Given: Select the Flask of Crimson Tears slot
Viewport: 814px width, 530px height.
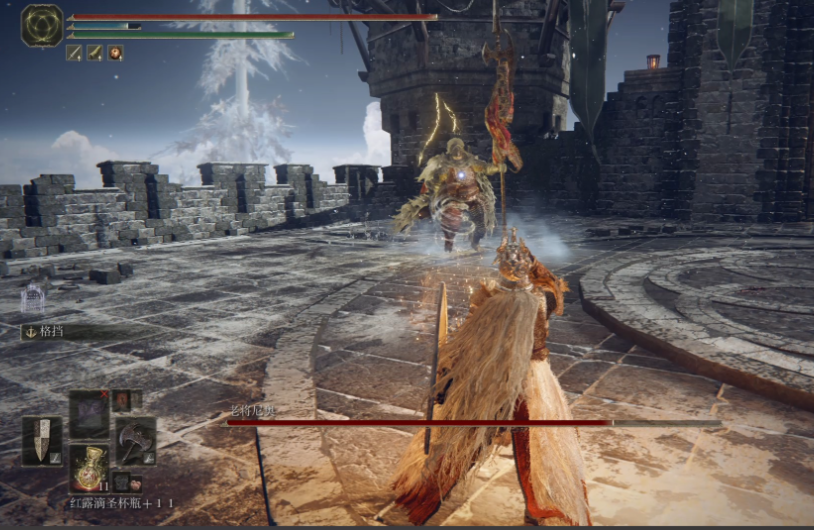Looking at the screenshot, I should click(89, 467).
